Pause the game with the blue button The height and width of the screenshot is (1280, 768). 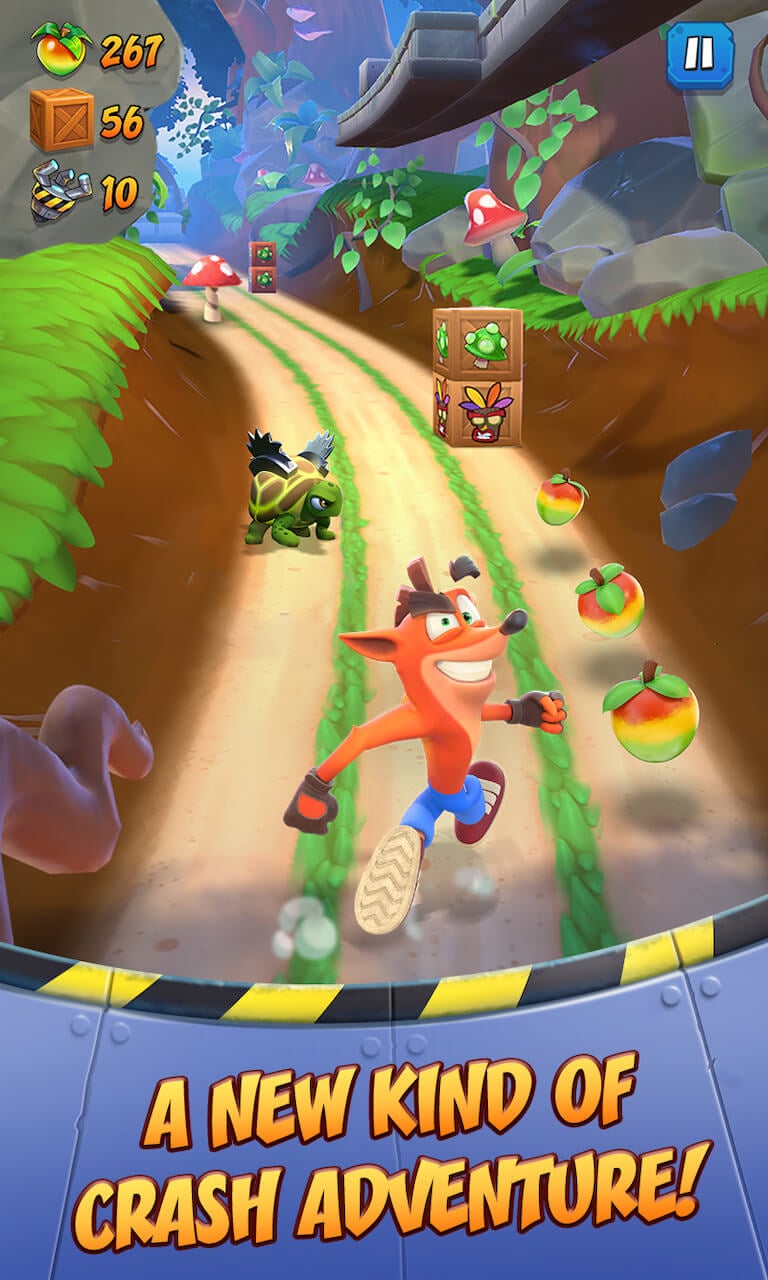(699, 51)
